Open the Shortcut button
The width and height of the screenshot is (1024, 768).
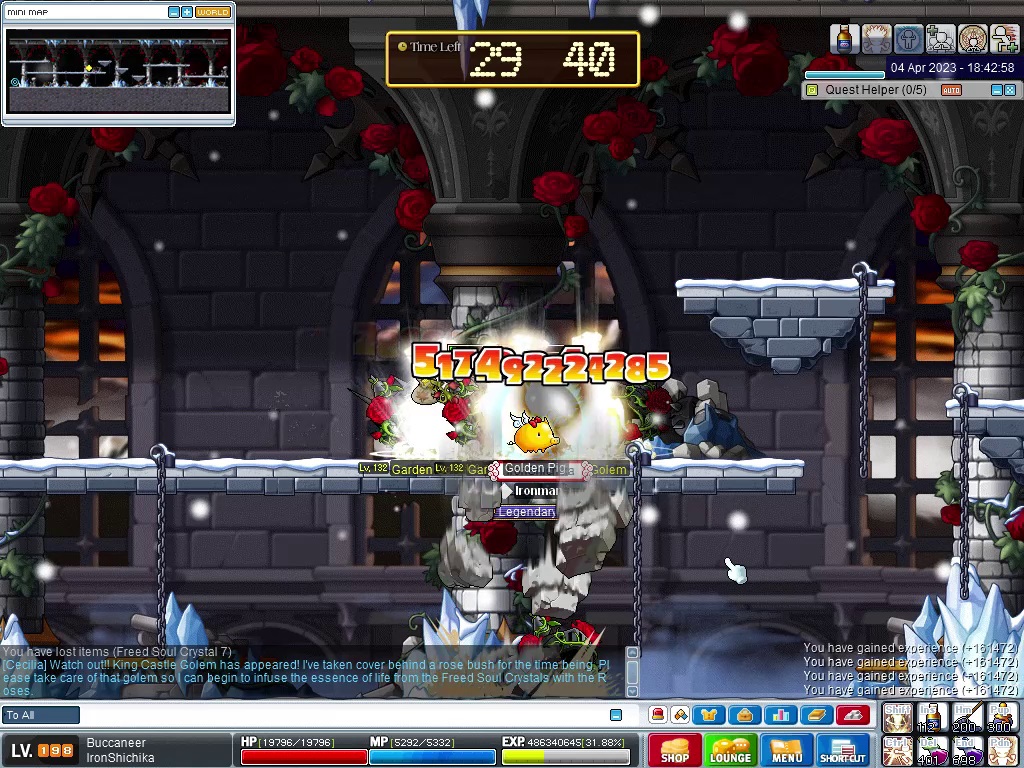point(843,751)
